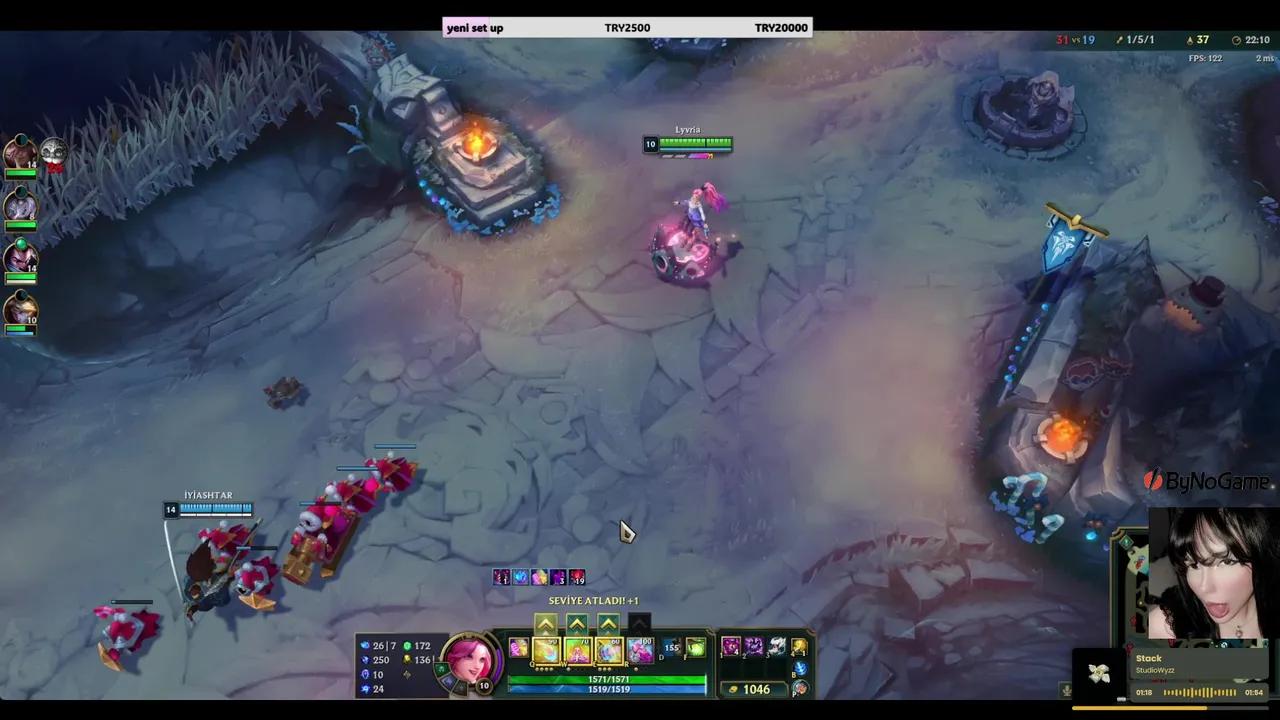This screenshot has height=720, width=1280.
Task: Click the red buff icon showing 19 stacks
Action: coord(578,578)
